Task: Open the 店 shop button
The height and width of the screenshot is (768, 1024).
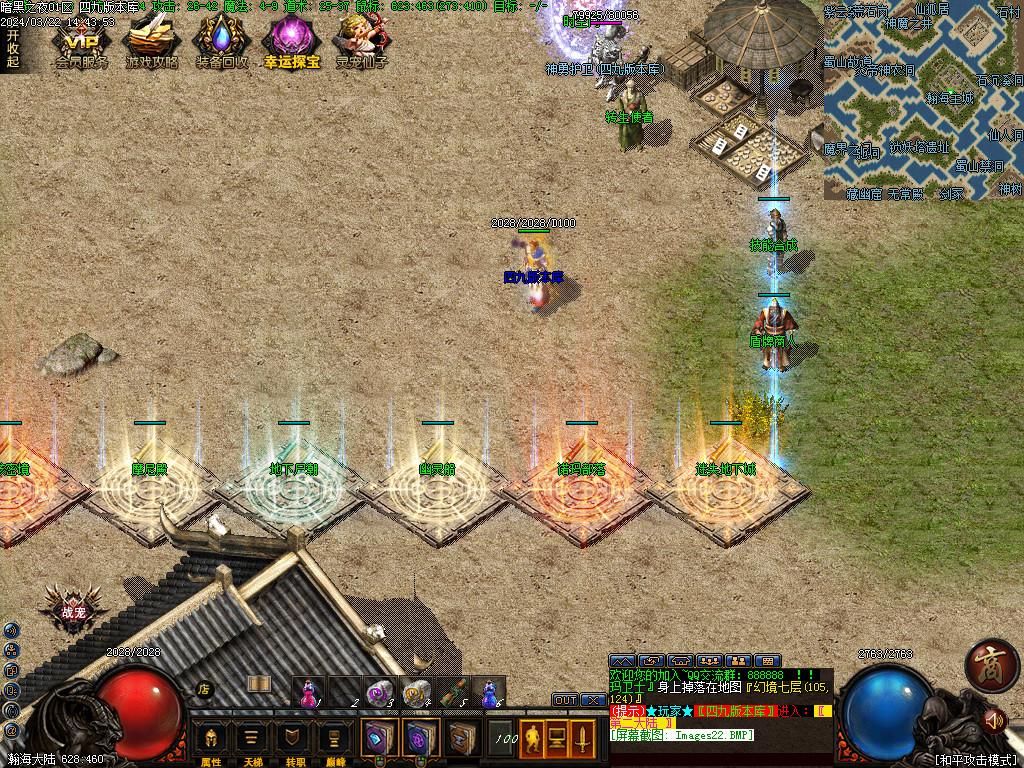Action: tap(204, 688)
